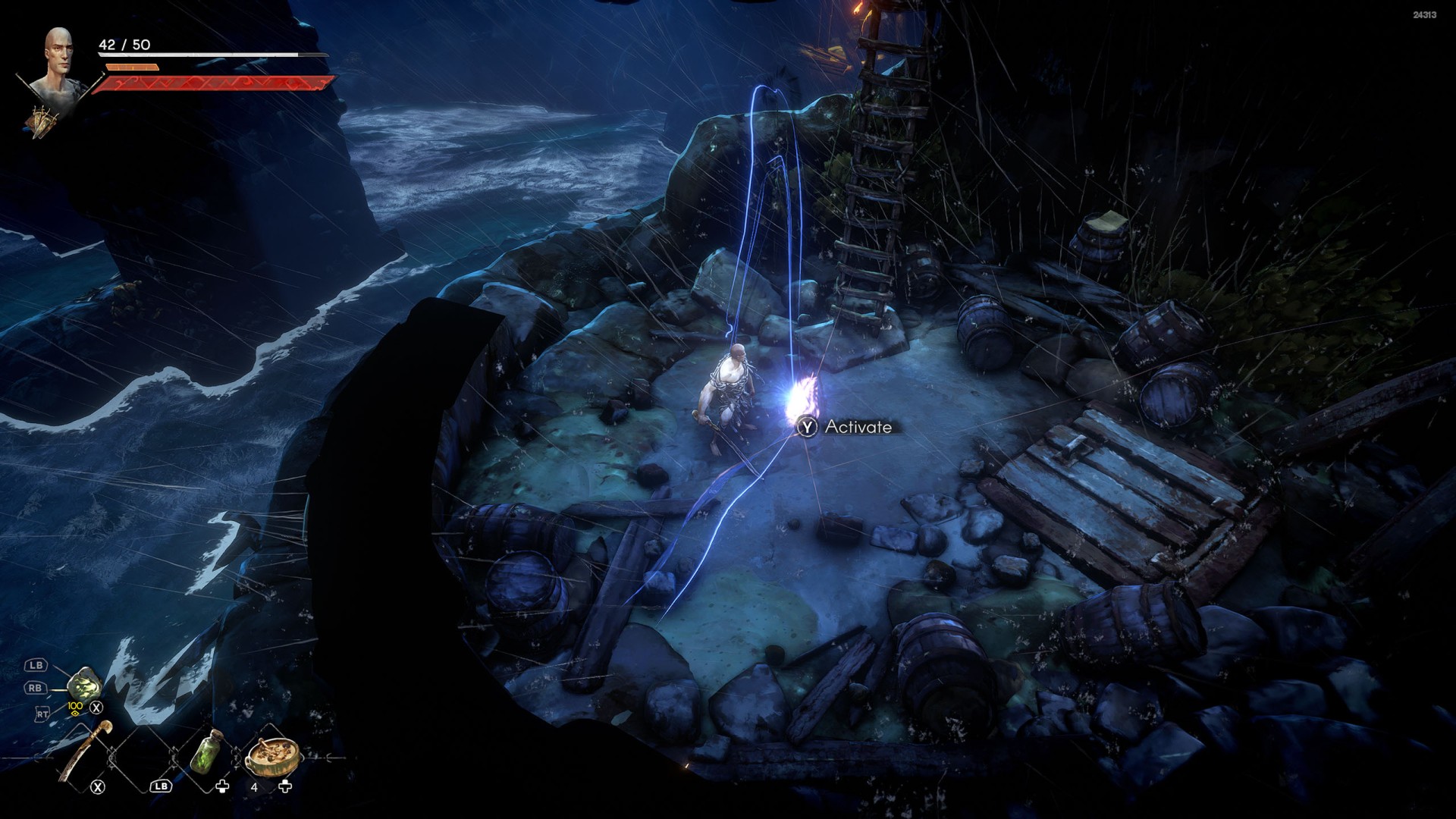Use the green potion bottle slot
The width and height of the screenshot is (1456, 819).
coord(206,752)
